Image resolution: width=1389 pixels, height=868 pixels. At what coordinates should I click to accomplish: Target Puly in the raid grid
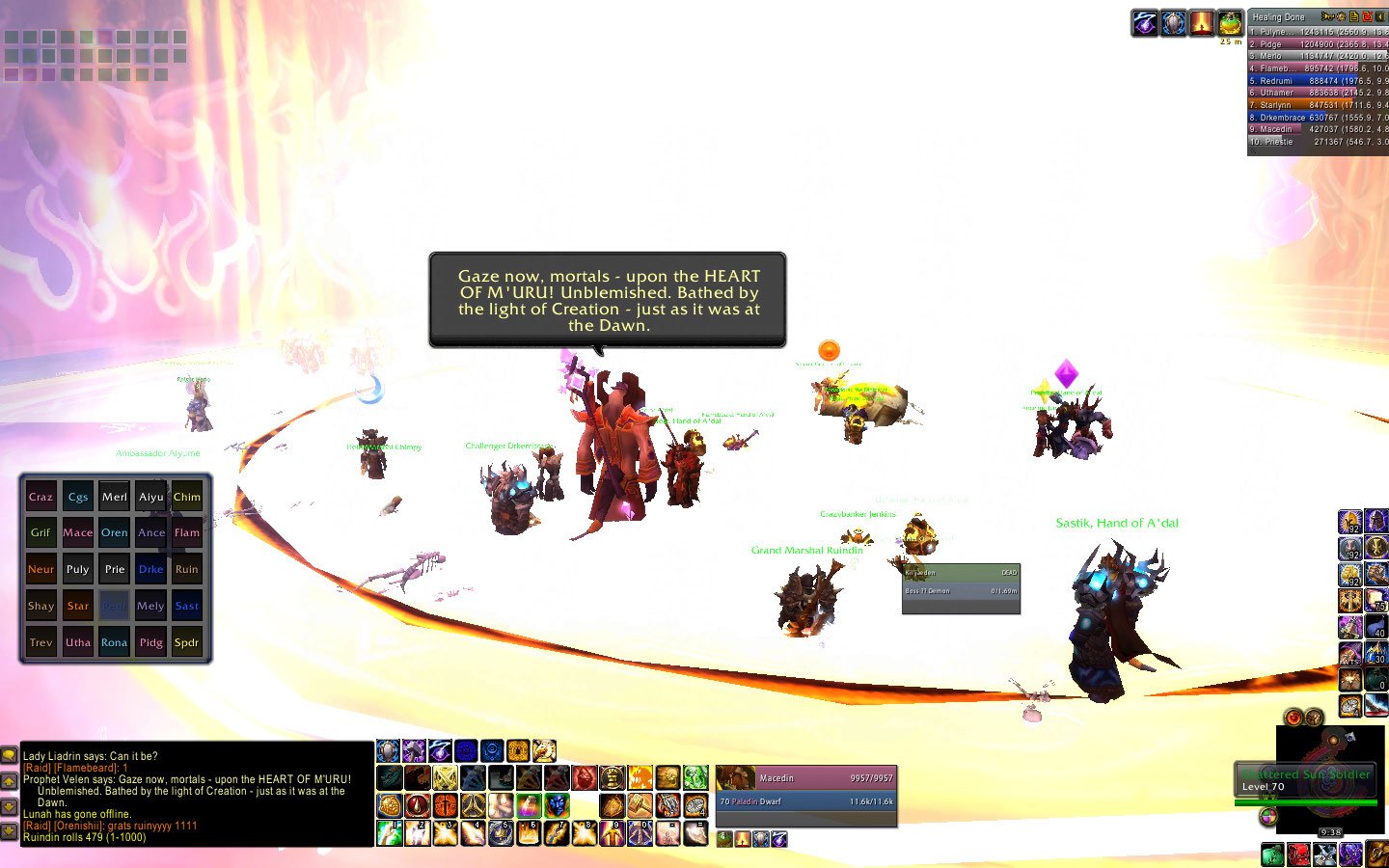tap(78, 569)
